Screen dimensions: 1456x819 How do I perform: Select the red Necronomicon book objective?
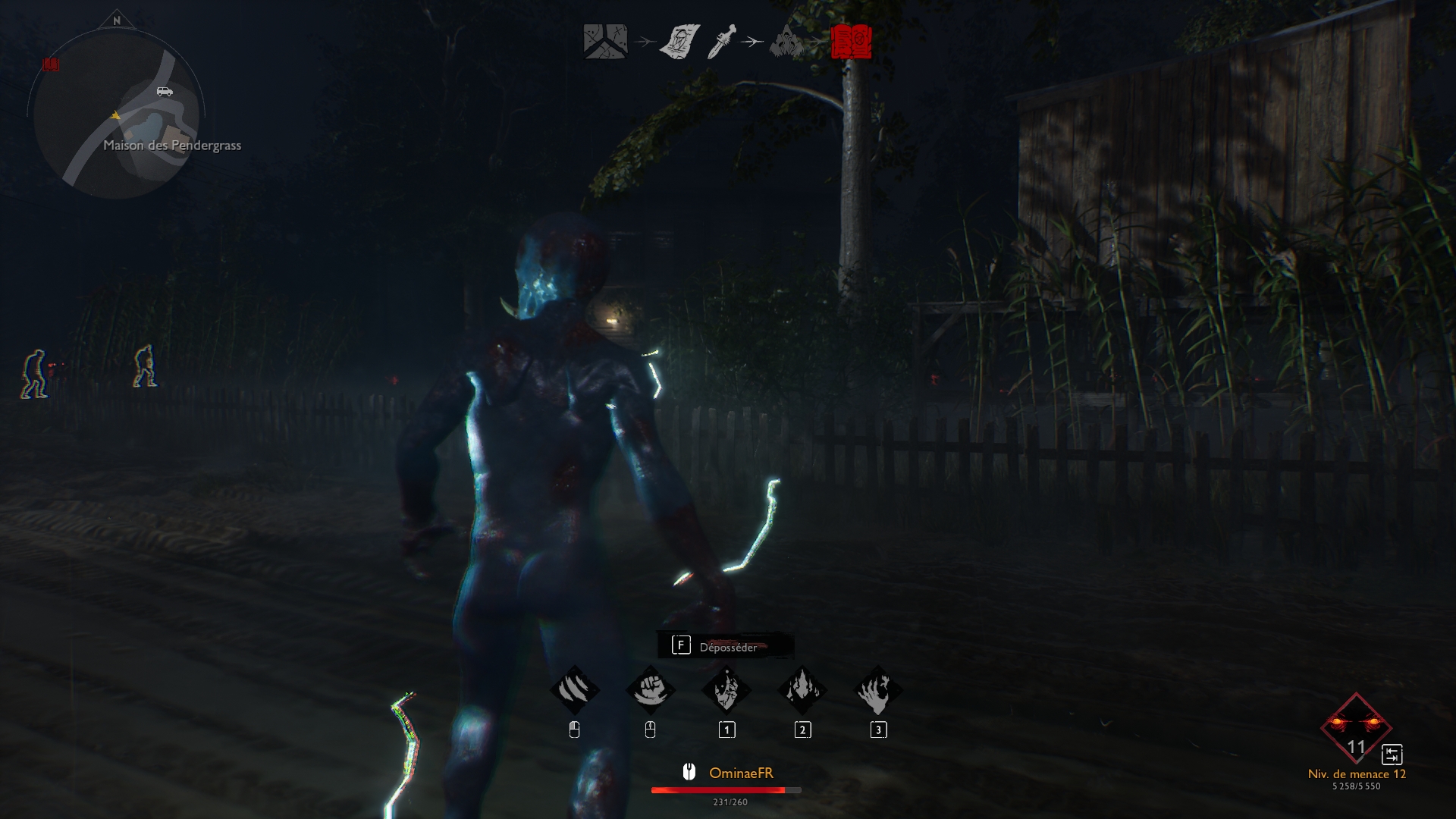pyautogui.click(x=851, y=42)
